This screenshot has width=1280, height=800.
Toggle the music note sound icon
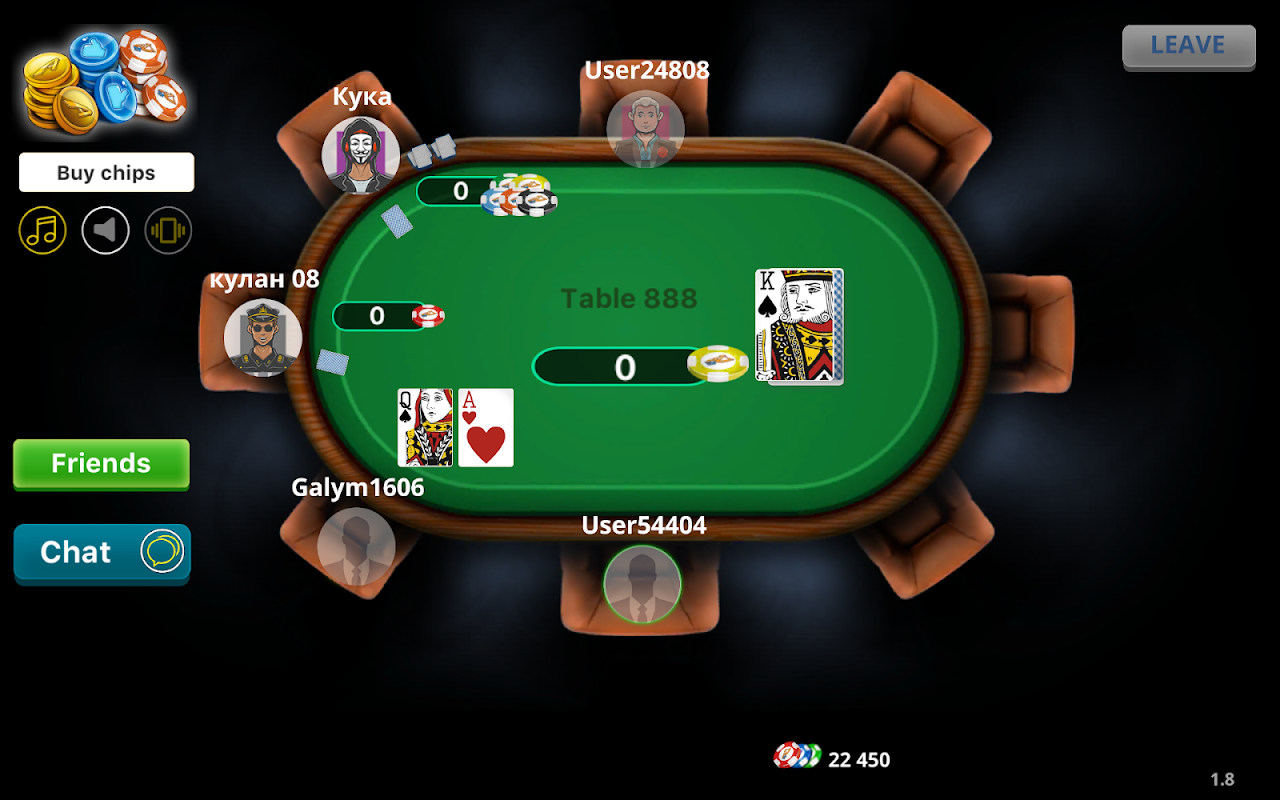[42, 230]
